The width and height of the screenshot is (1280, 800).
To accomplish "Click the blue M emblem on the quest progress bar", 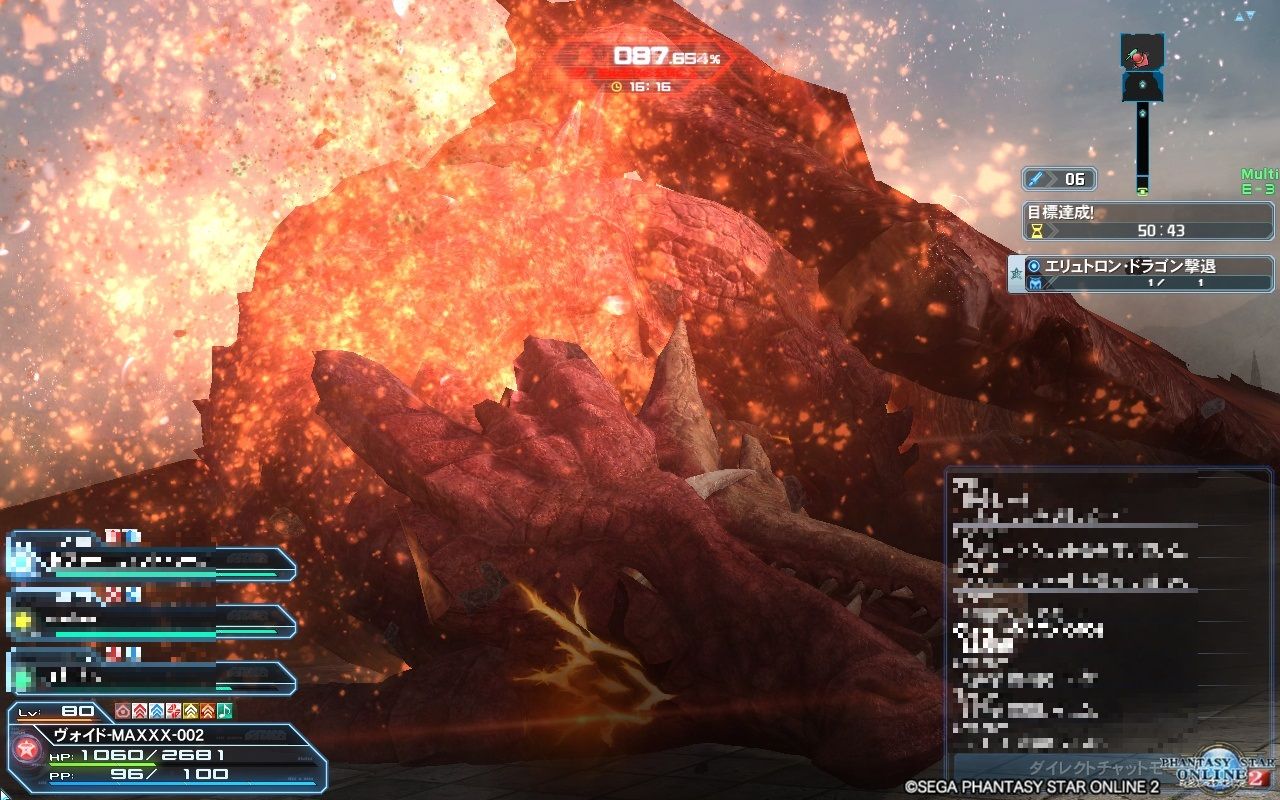I will [1037, 284].
